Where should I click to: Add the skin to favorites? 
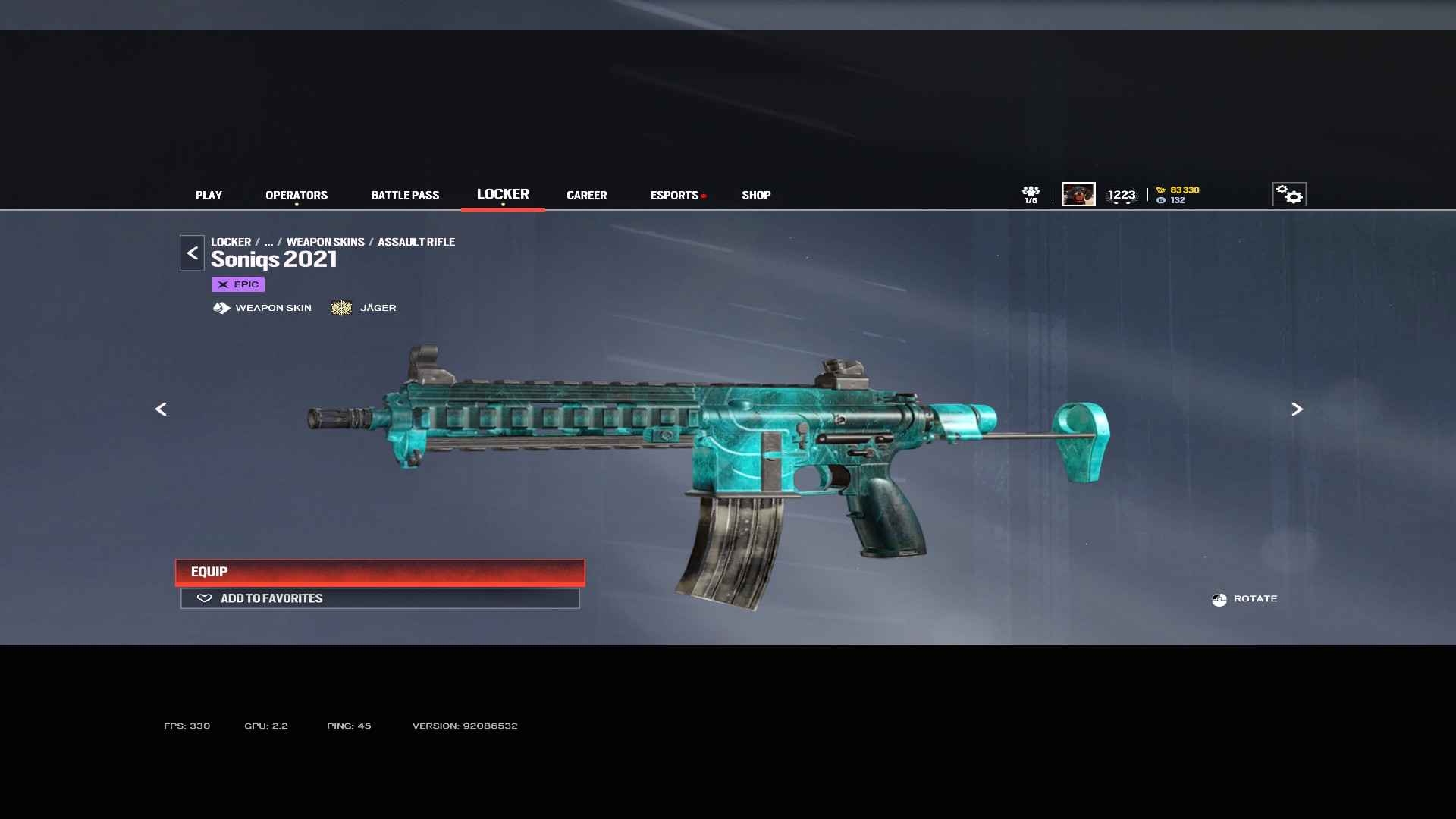tap(380, 598)
